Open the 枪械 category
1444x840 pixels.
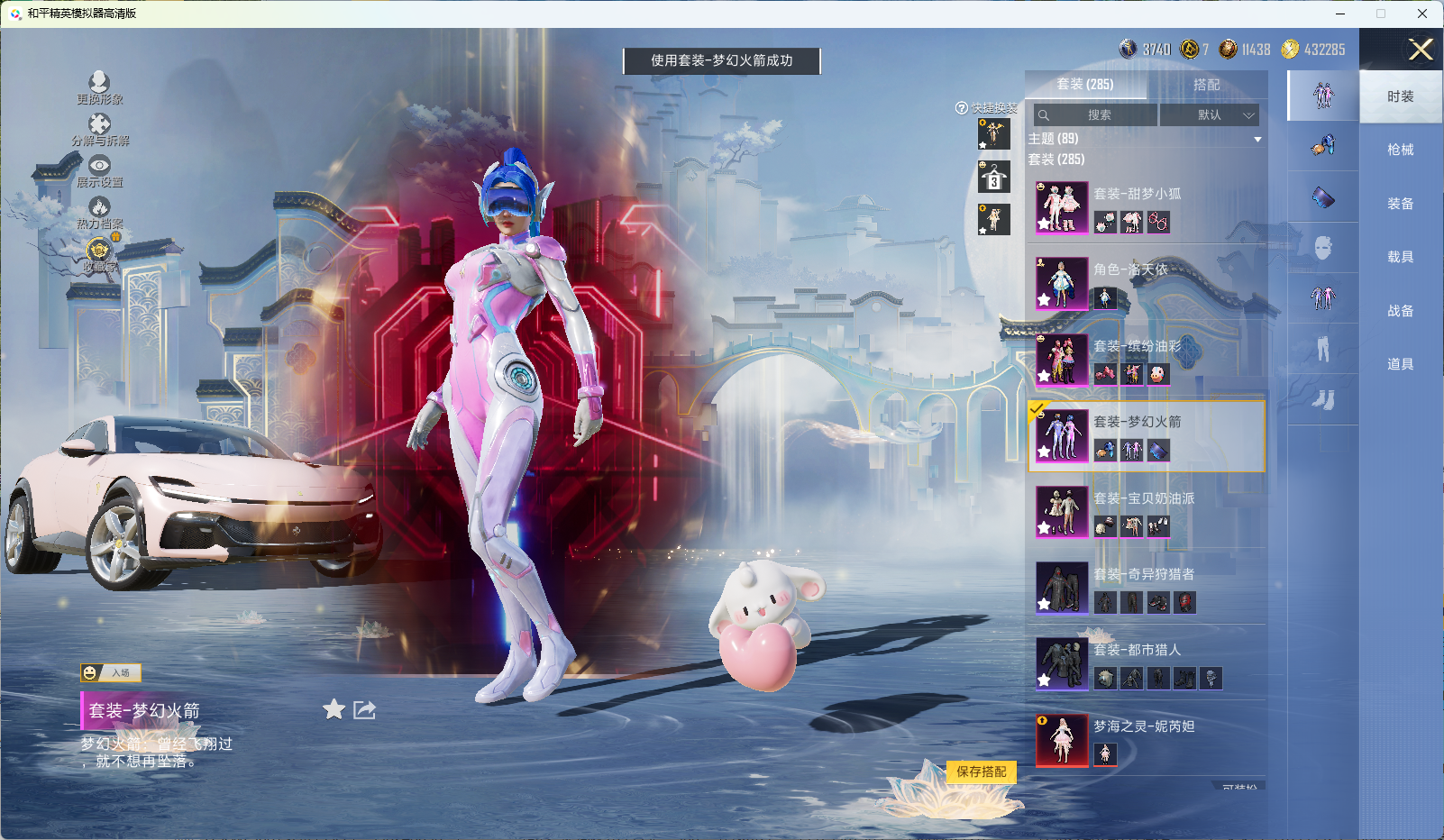(x=1400, y=150)
